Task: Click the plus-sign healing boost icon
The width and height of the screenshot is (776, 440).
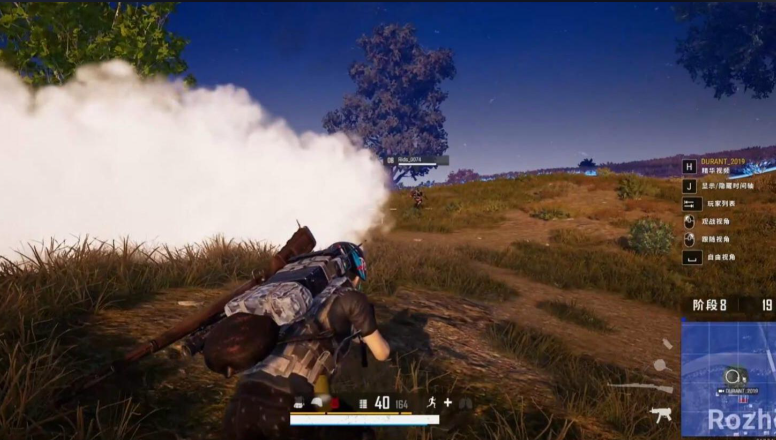Action: click(x=448, y=402)
